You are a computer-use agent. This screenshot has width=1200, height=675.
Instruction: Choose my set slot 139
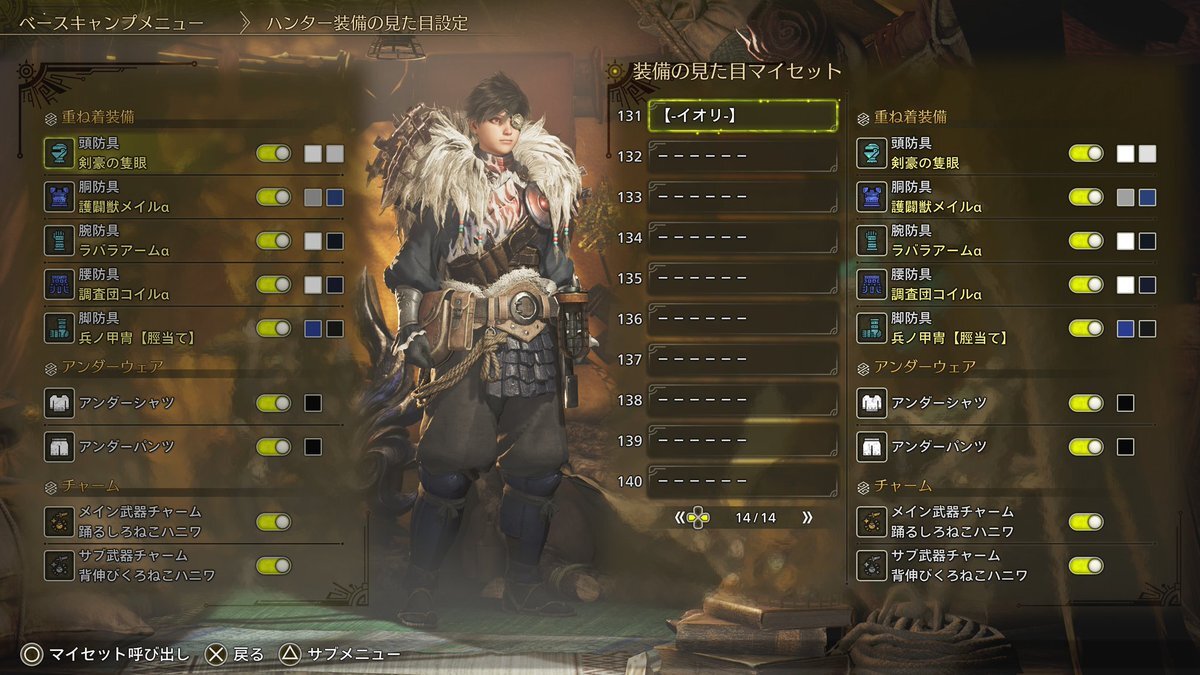coord(742,441)
